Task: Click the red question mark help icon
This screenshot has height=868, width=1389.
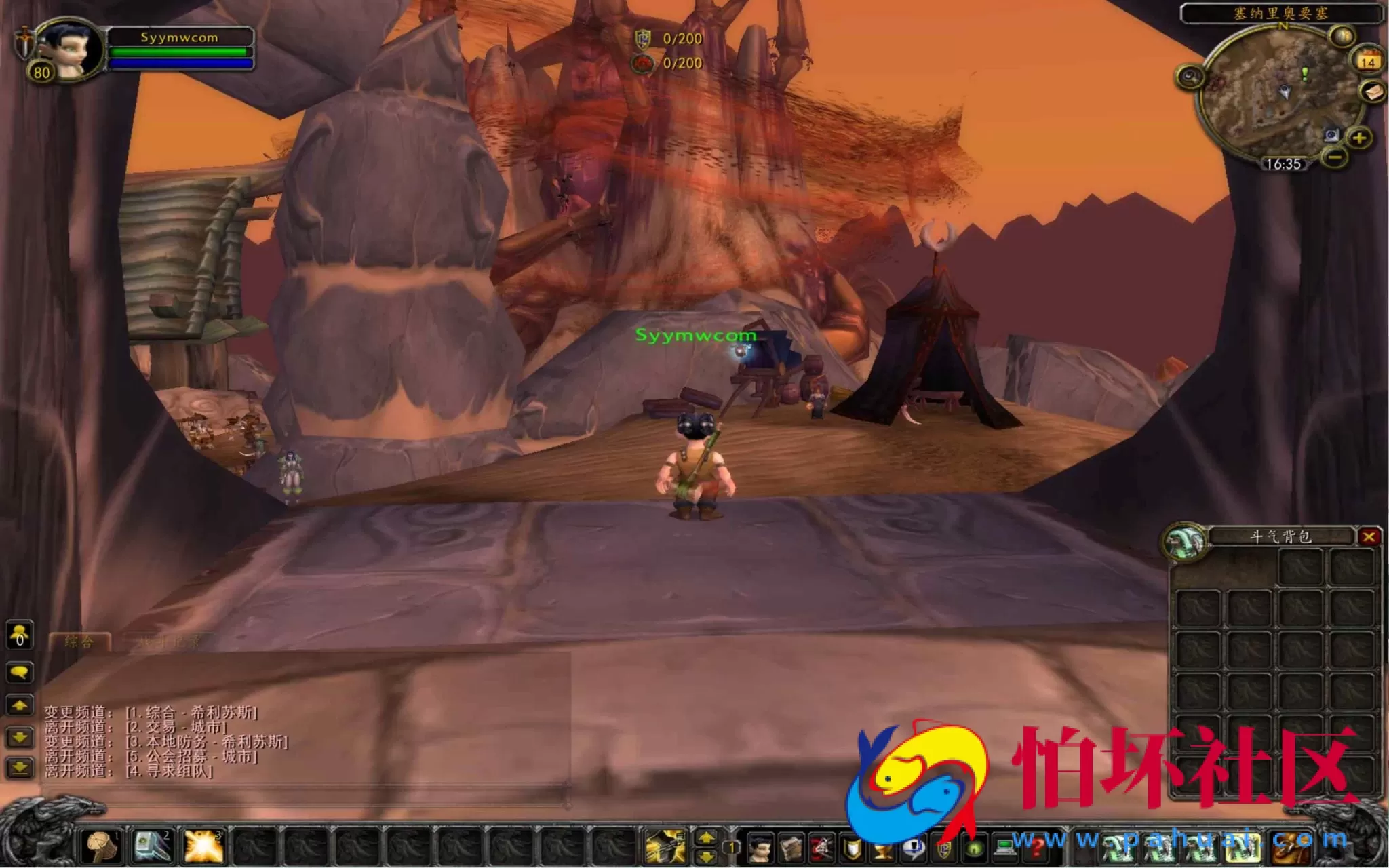Action: 1036,848
